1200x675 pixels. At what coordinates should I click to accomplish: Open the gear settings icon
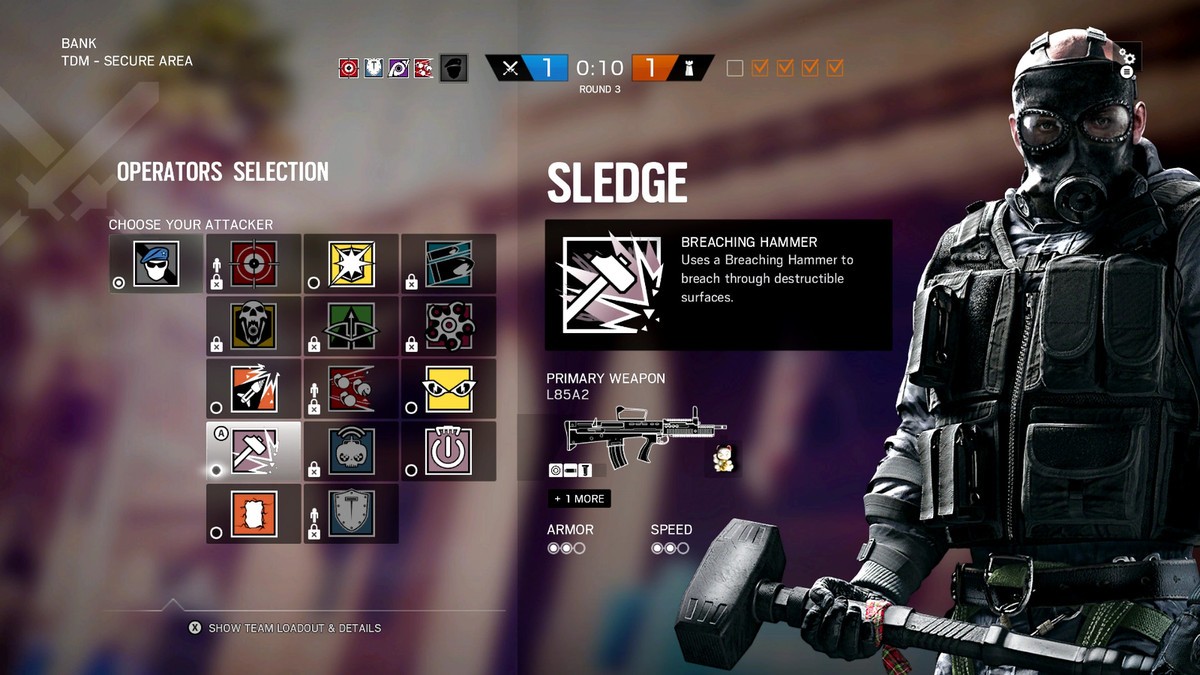coord(1129,56)
